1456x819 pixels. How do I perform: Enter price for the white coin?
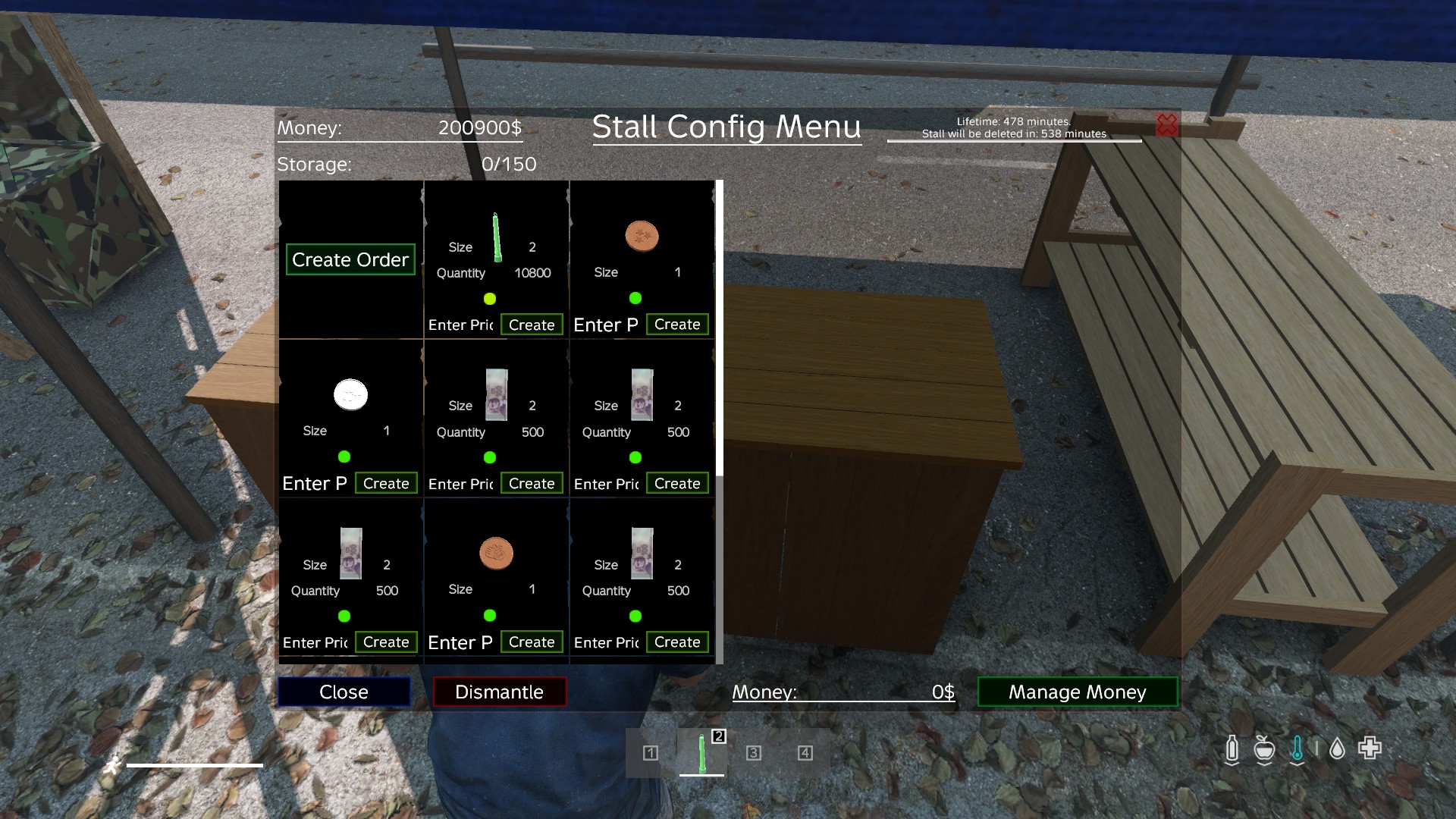coord(314,483)
